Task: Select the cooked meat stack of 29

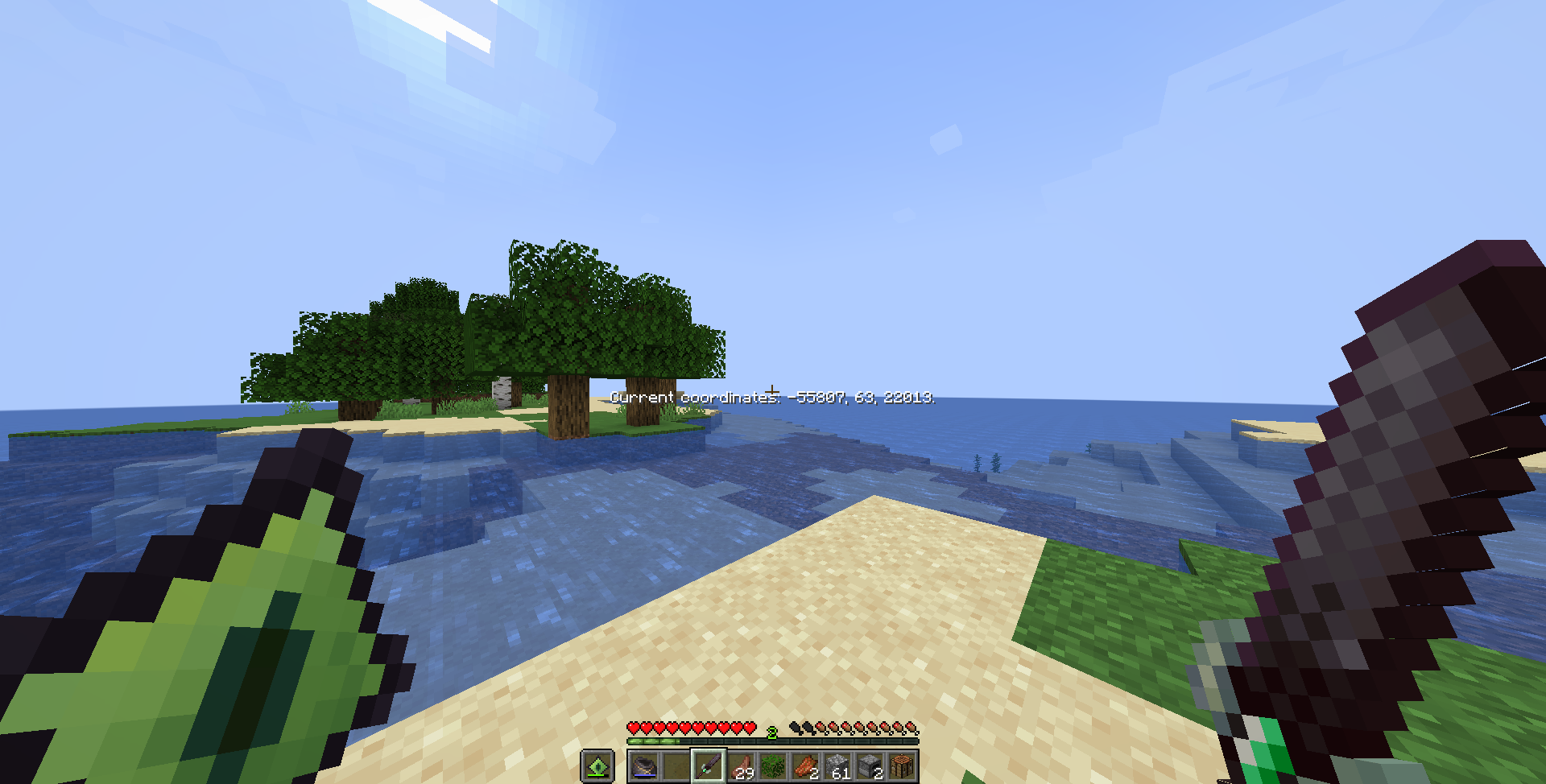Action: [x=741, y=763]
